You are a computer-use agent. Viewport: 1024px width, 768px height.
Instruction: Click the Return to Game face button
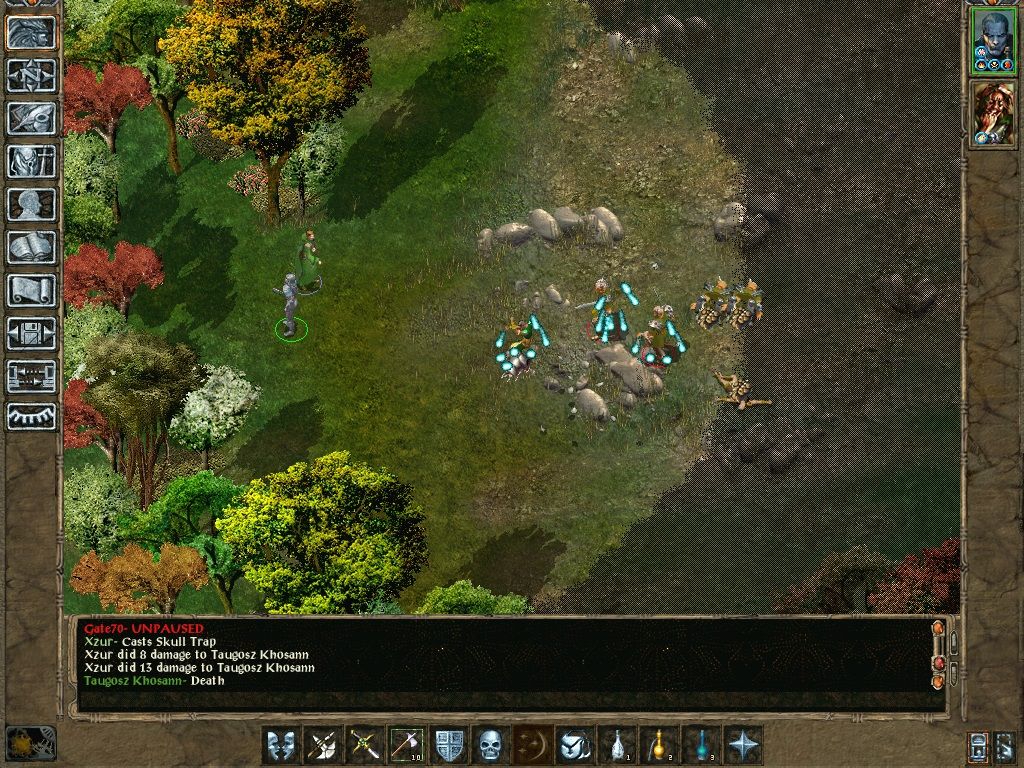[31, 33]
